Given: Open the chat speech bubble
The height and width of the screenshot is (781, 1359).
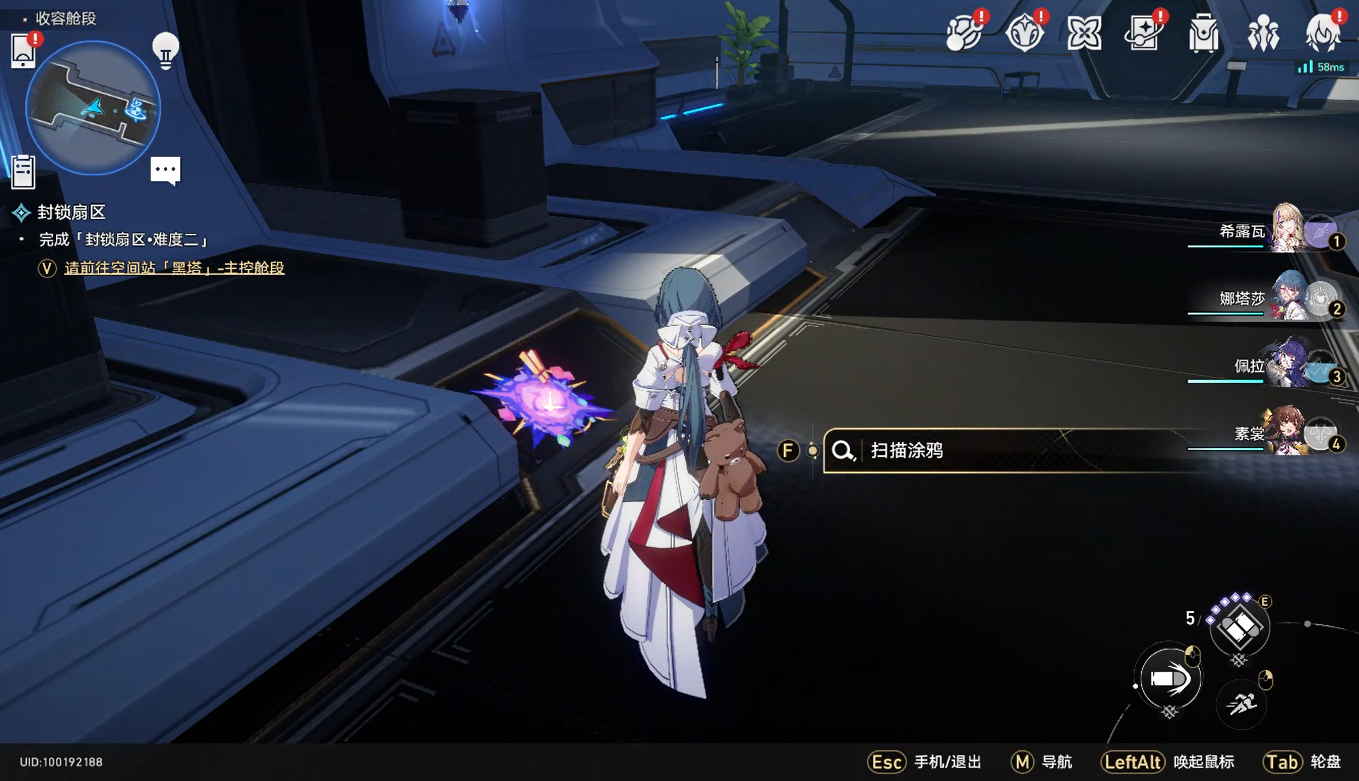Looking at the screenshot, I should click(165, 171).
